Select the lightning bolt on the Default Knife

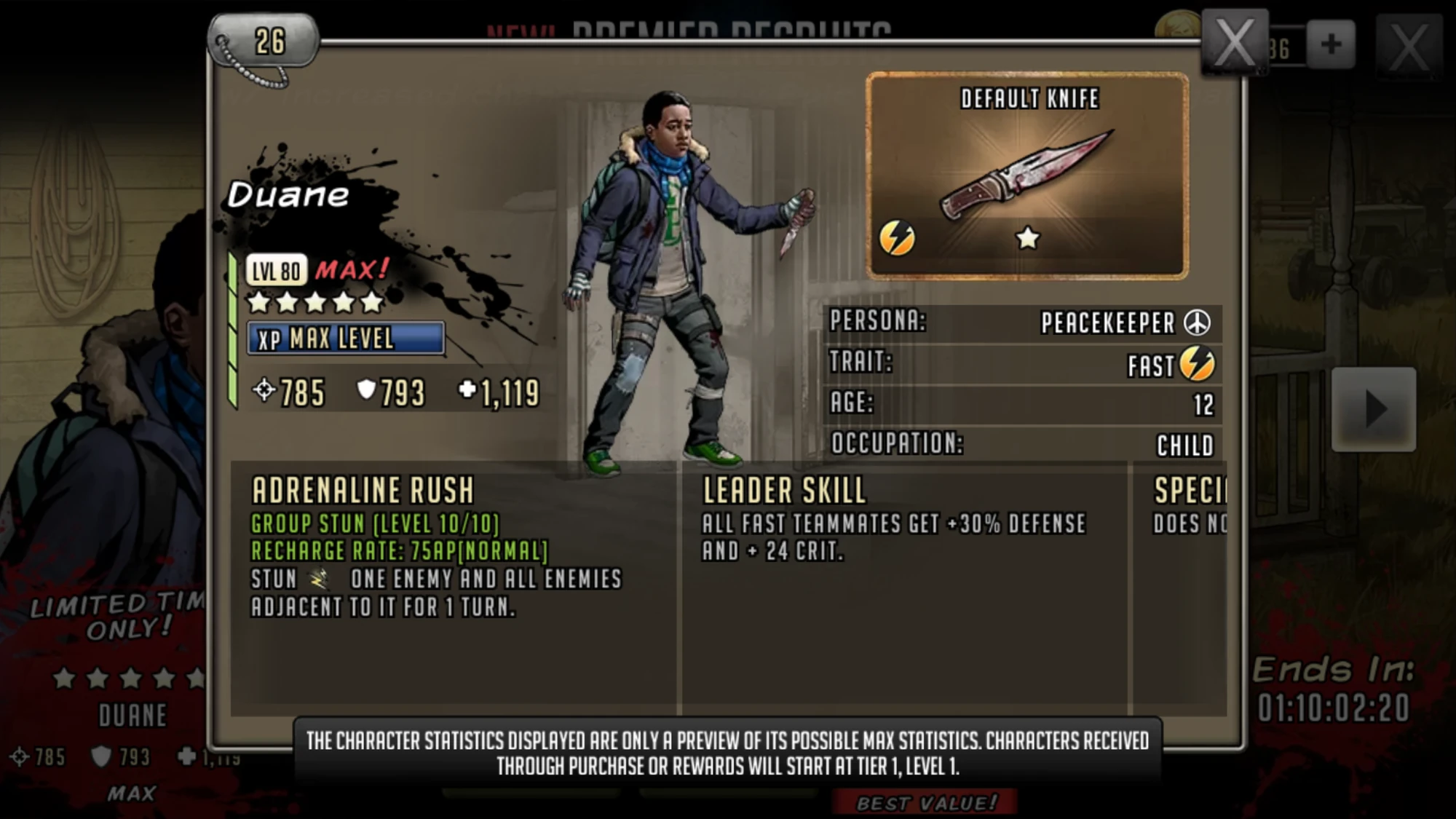click(x=897, y=237)
